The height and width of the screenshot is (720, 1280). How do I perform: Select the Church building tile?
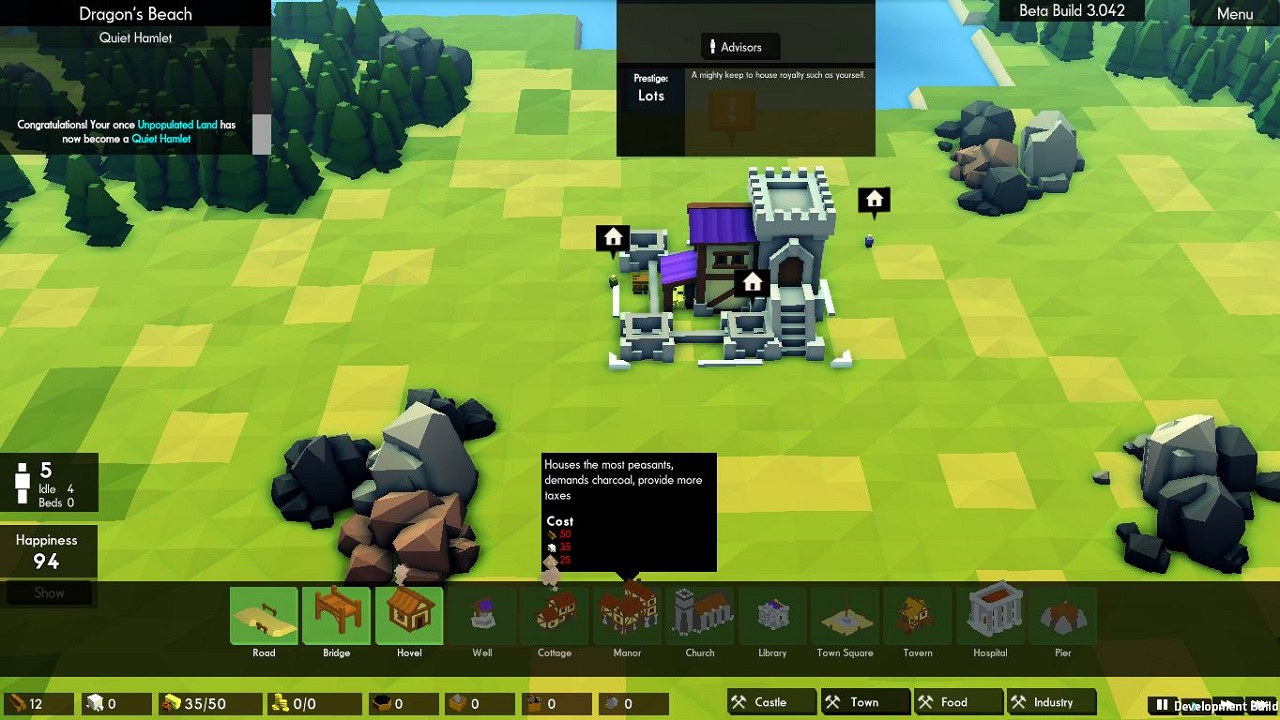[700, 615]
